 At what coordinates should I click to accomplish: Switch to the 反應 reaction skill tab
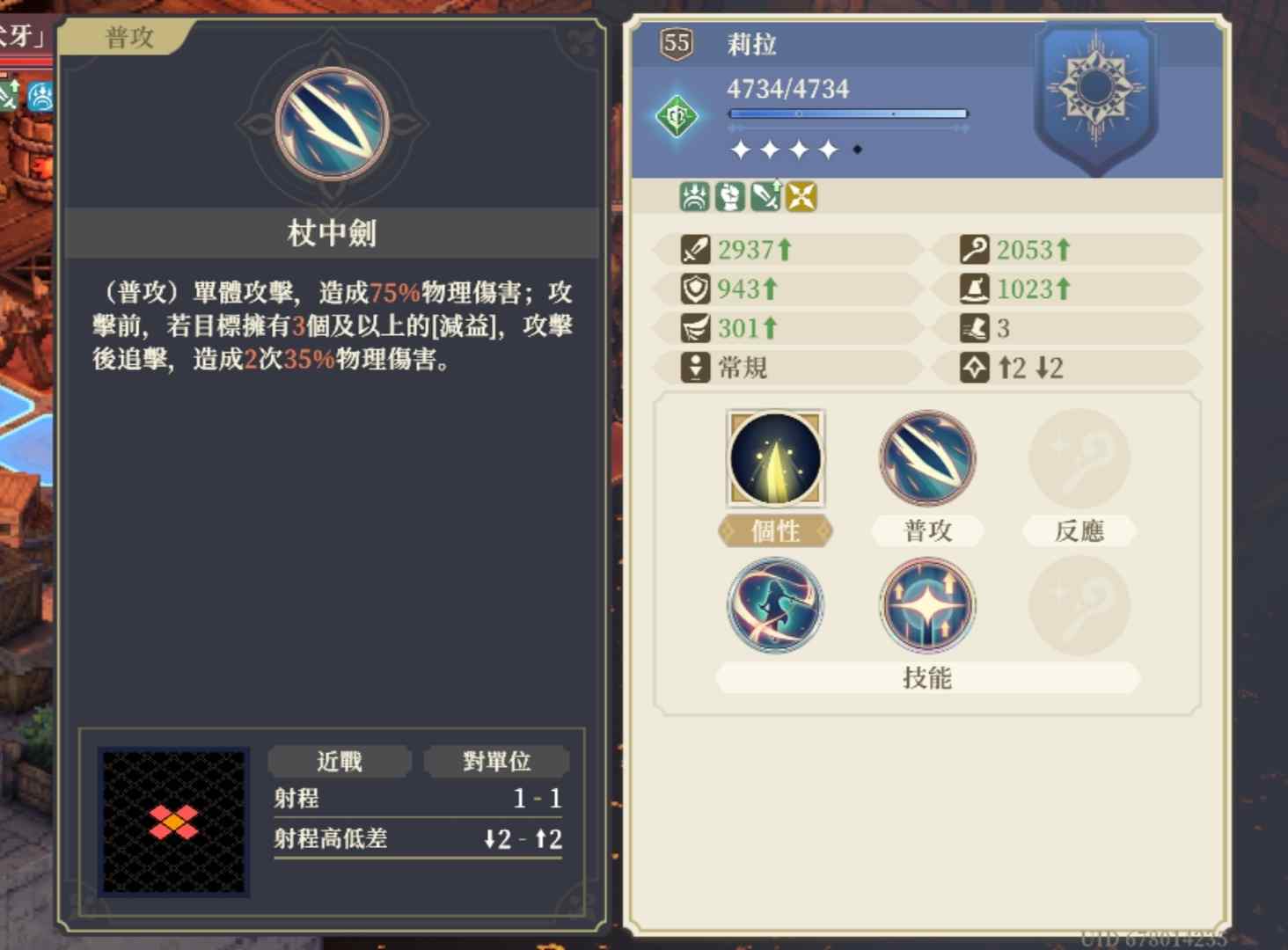[1079, 531]
